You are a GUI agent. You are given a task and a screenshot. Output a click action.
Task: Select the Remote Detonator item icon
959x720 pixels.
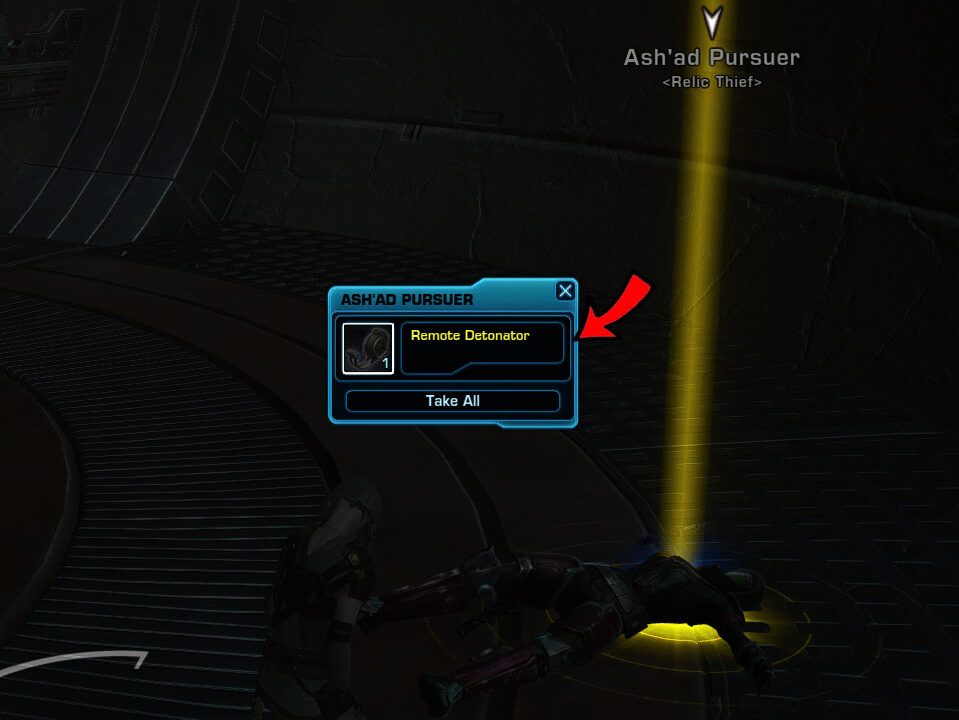point(367,348)
